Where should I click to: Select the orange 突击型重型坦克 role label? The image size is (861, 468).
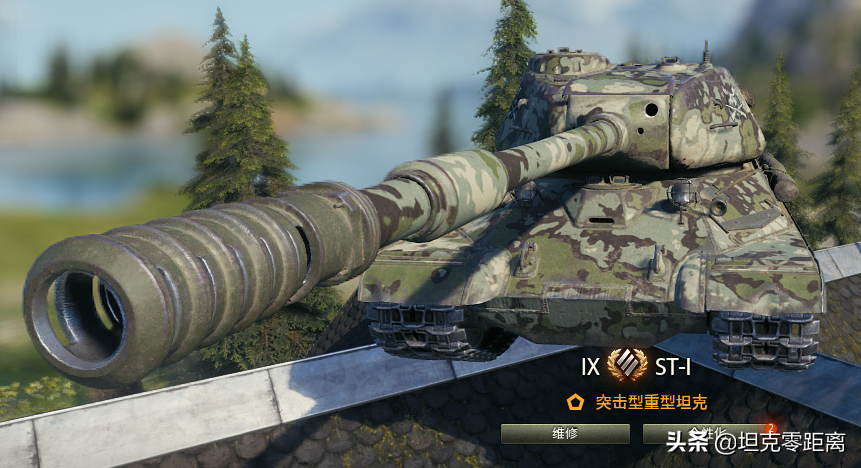tap(651, 403)
